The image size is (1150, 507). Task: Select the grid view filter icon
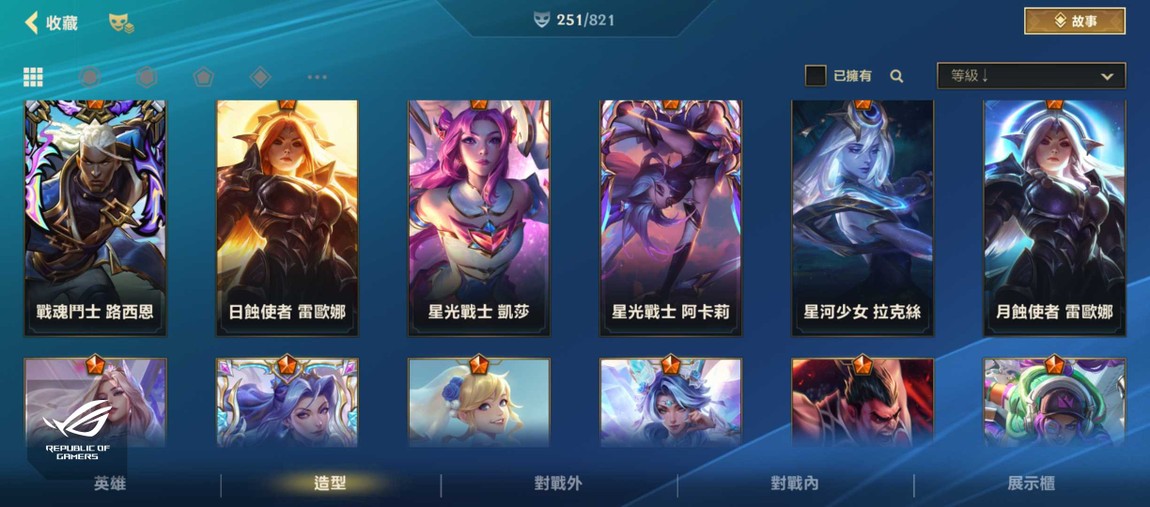[33, 77]
